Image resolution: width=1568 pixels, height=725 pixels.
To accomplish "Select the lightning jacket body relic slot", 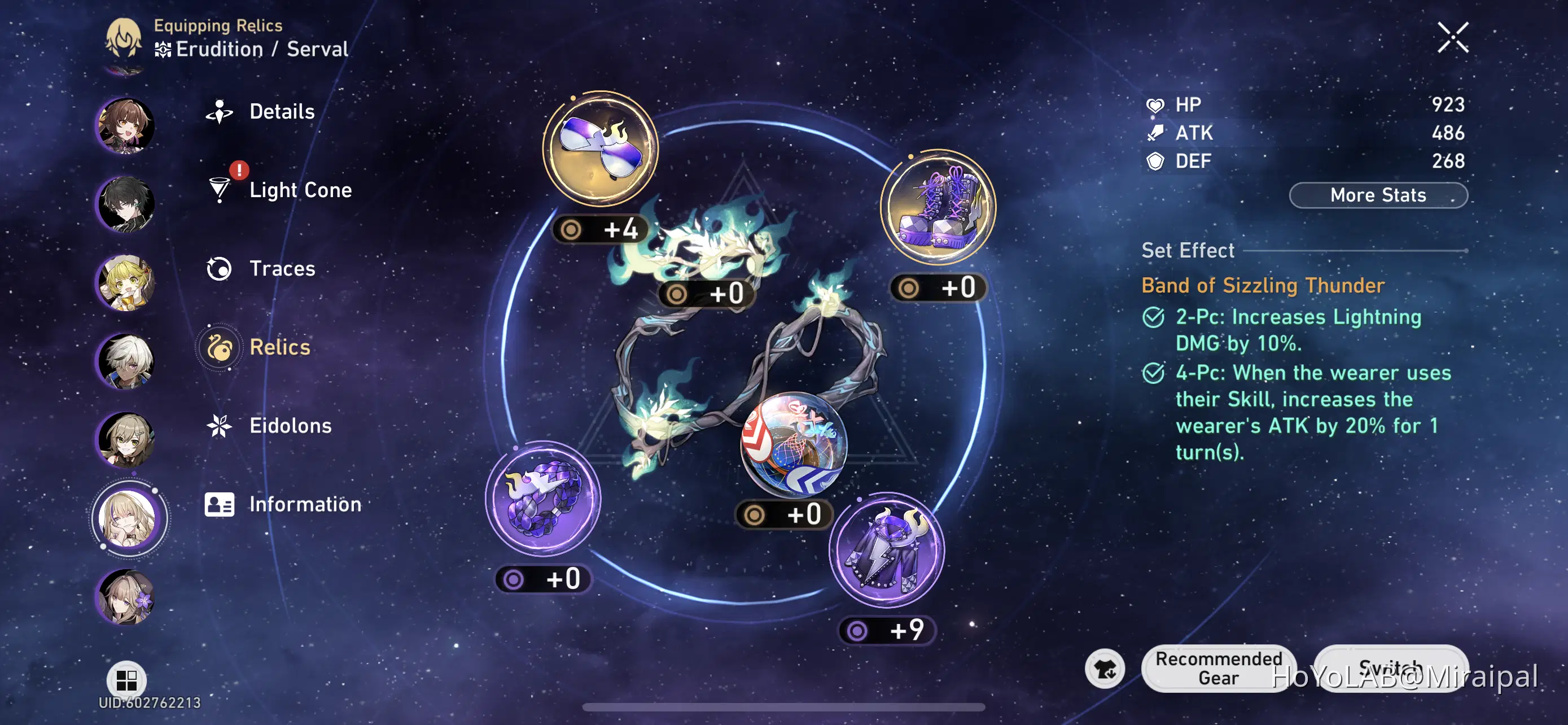I will coord(886,550).
